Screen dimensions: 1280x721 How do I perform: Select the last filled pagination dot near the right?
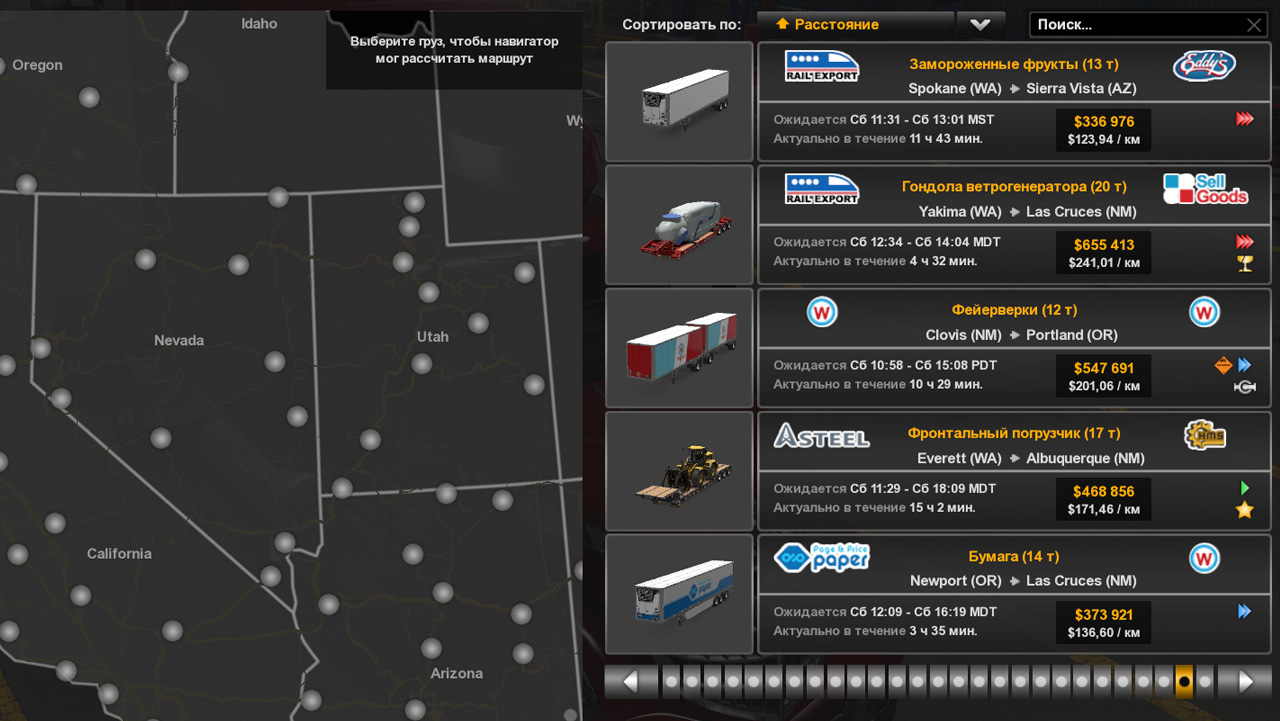[x=1183, y=680]
